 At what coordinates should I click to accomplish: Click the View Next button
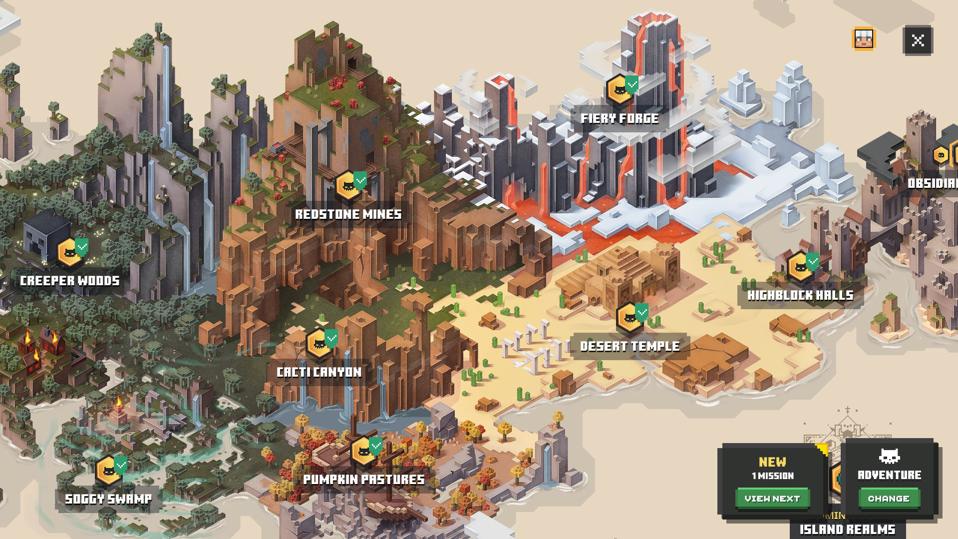(772, 498)
